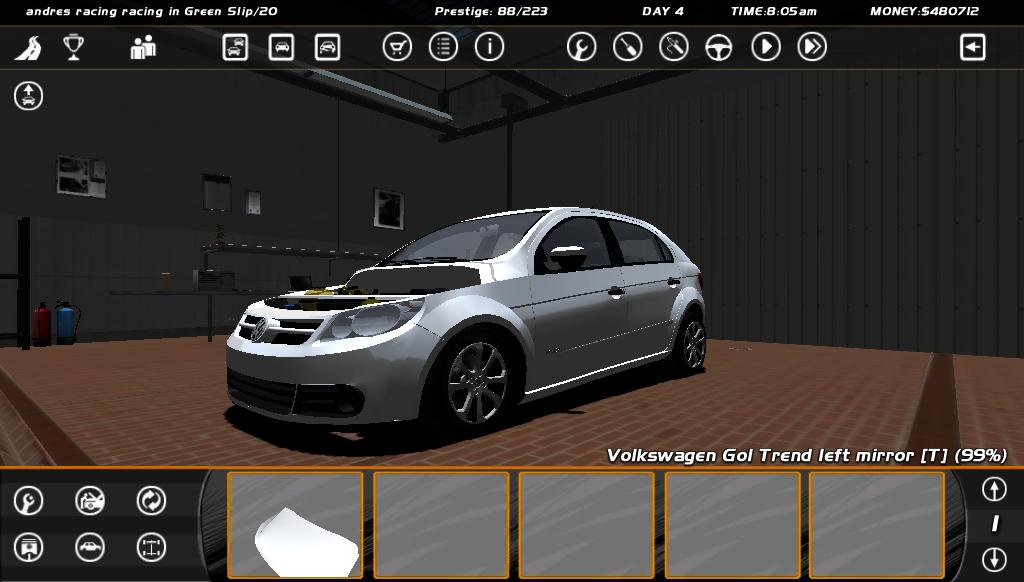Go to next parts page with down arrow

(x=993, y=558)
